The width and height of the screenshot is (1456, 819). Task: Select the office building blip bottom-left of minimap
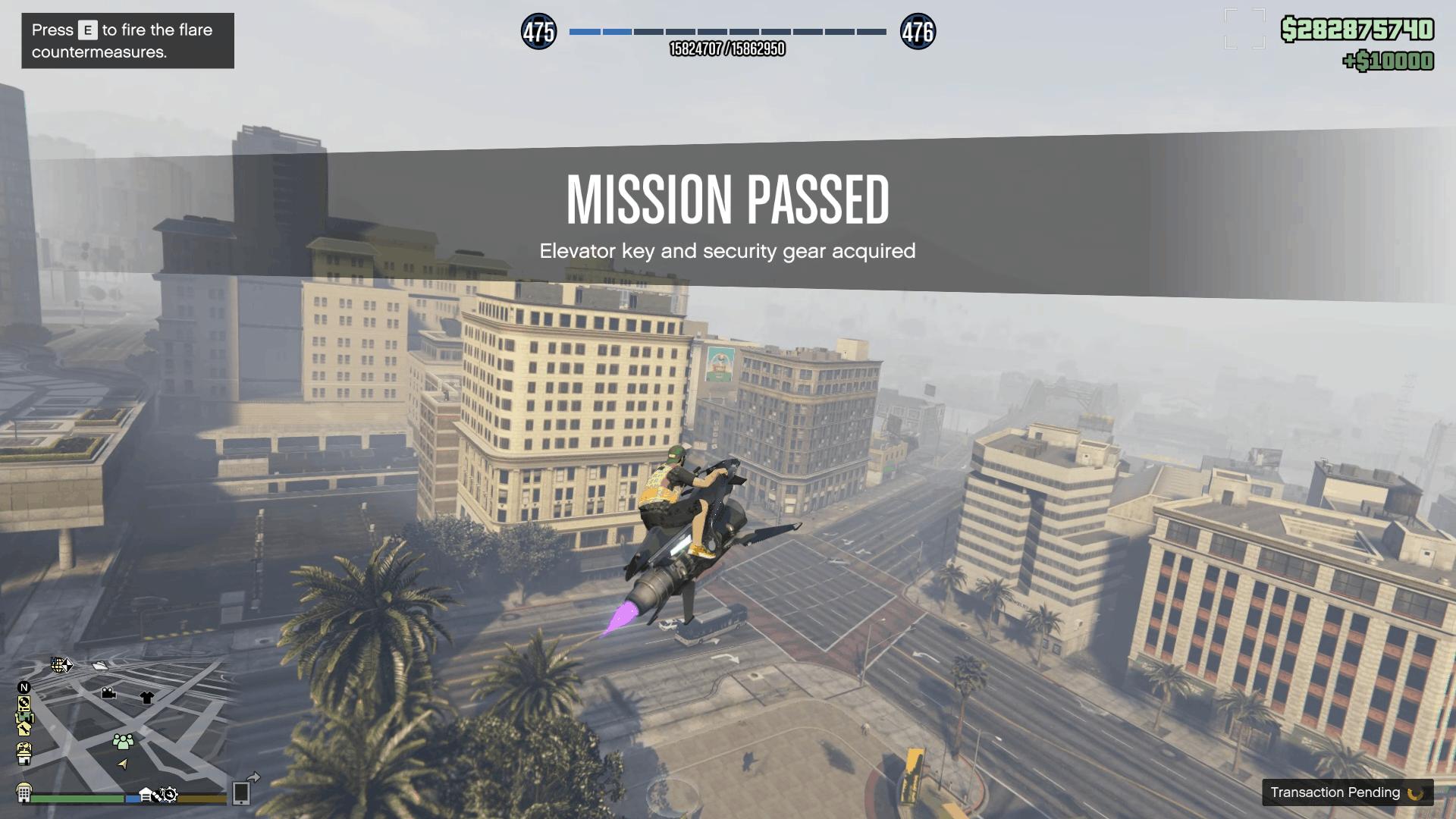(x=24, y=792)
